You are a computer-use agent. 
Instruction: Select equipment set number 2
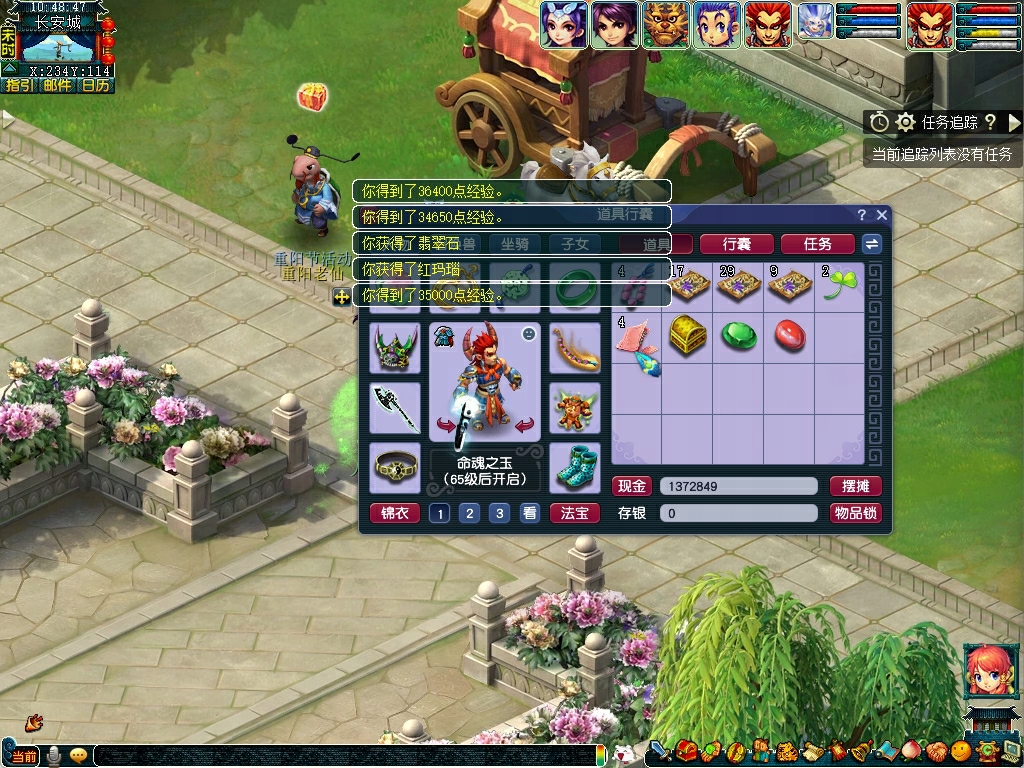(x=469, y=513)
